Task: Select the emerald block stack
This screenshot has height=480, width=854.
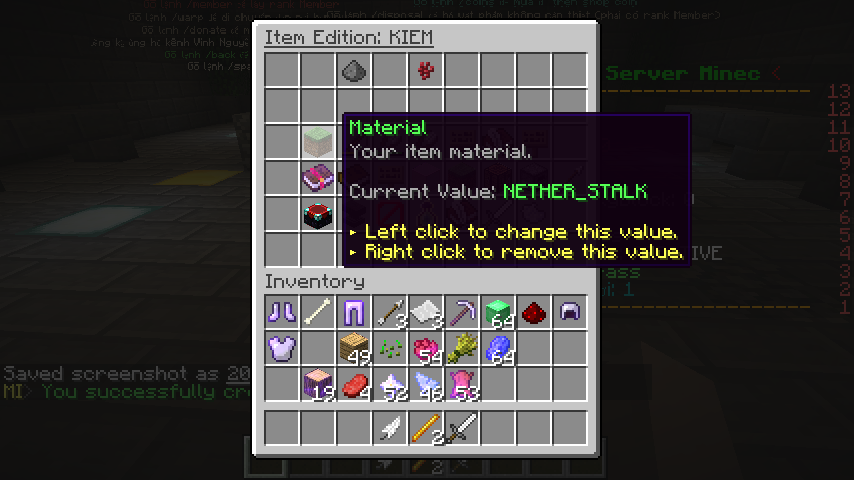Action: coord(497,312)
